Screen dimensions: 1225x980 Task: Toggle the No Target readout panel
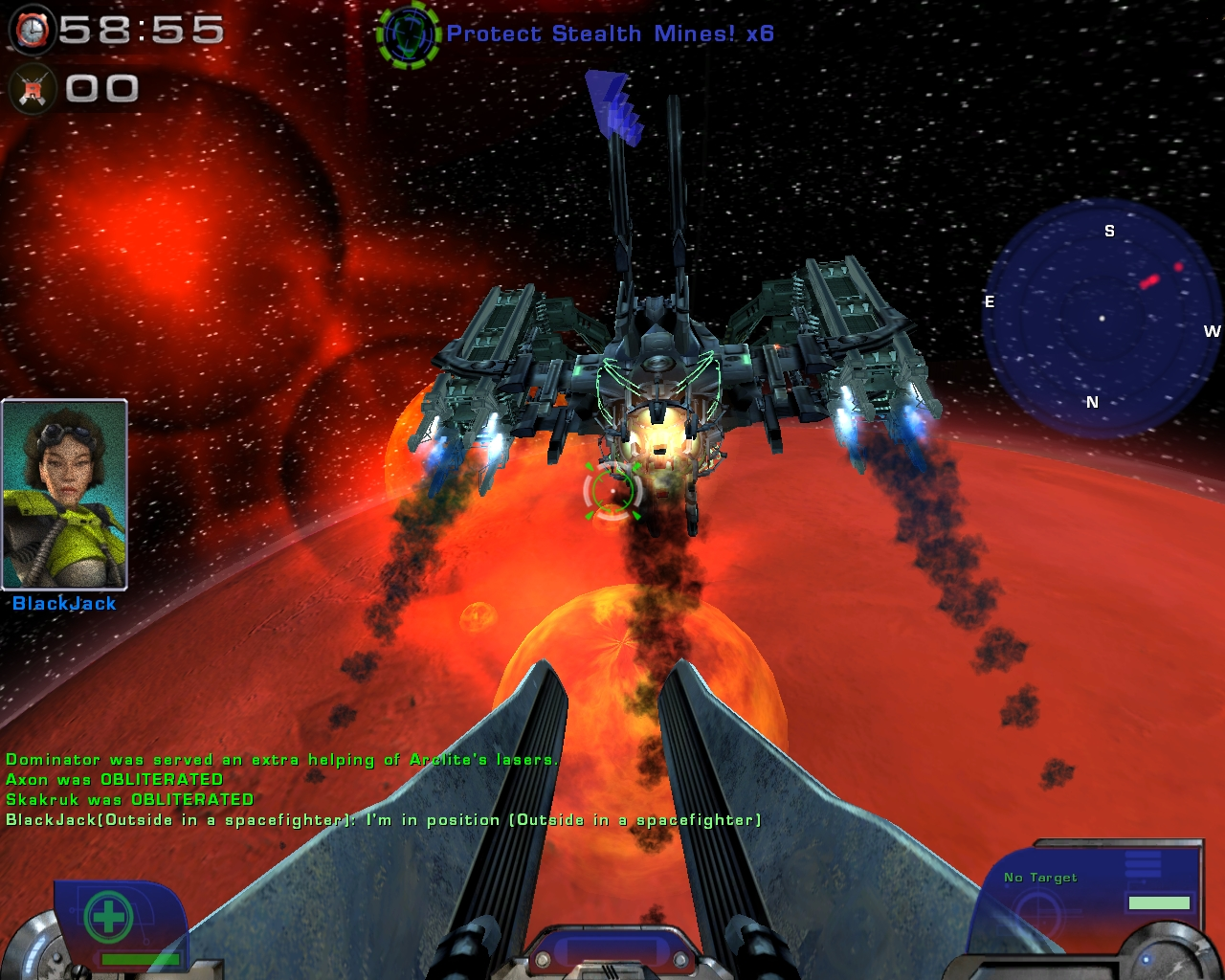coord(1040,877)
